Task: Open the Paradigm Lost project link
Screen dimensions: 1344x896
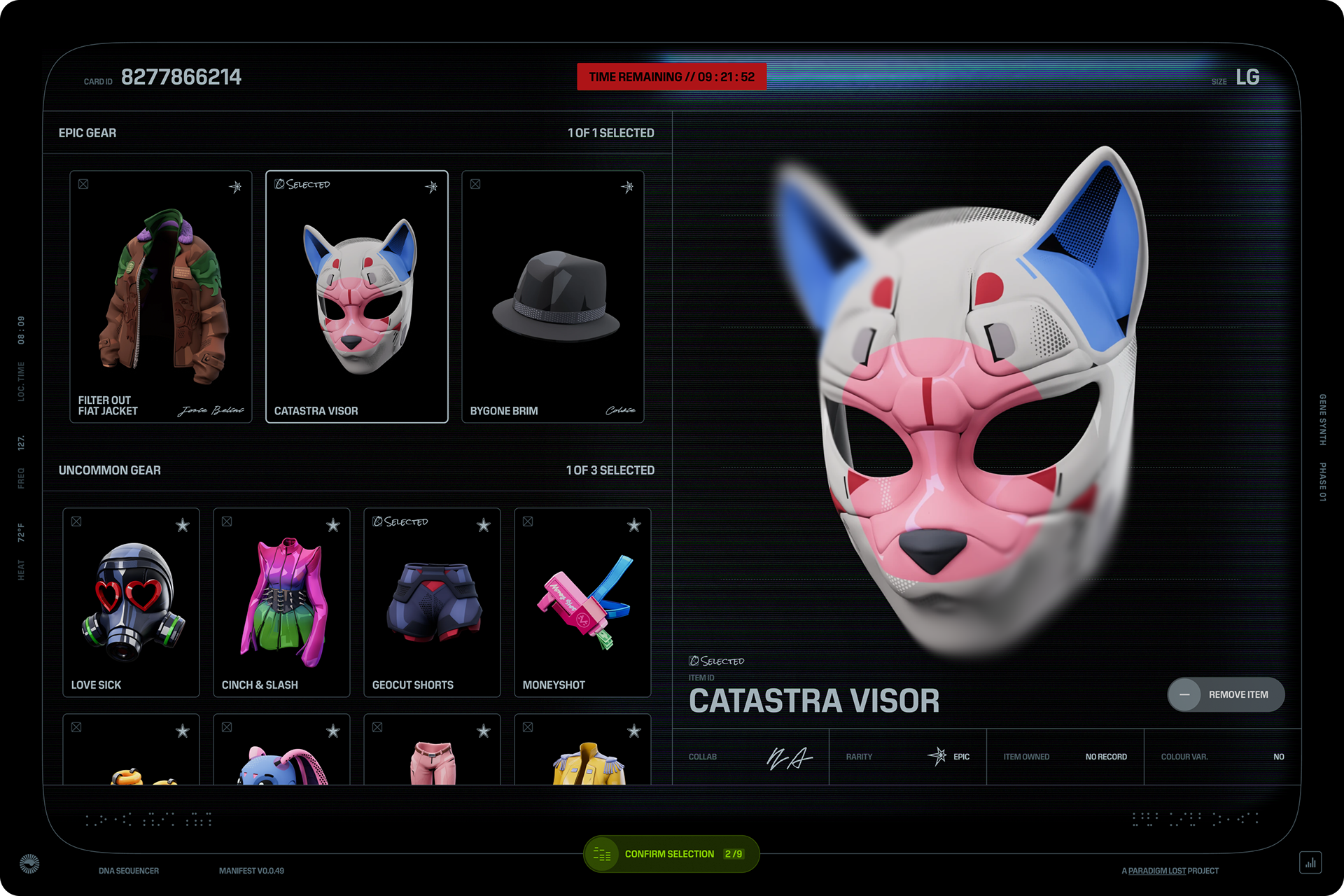Action: pyautogui.click(x=1156, y=871)
